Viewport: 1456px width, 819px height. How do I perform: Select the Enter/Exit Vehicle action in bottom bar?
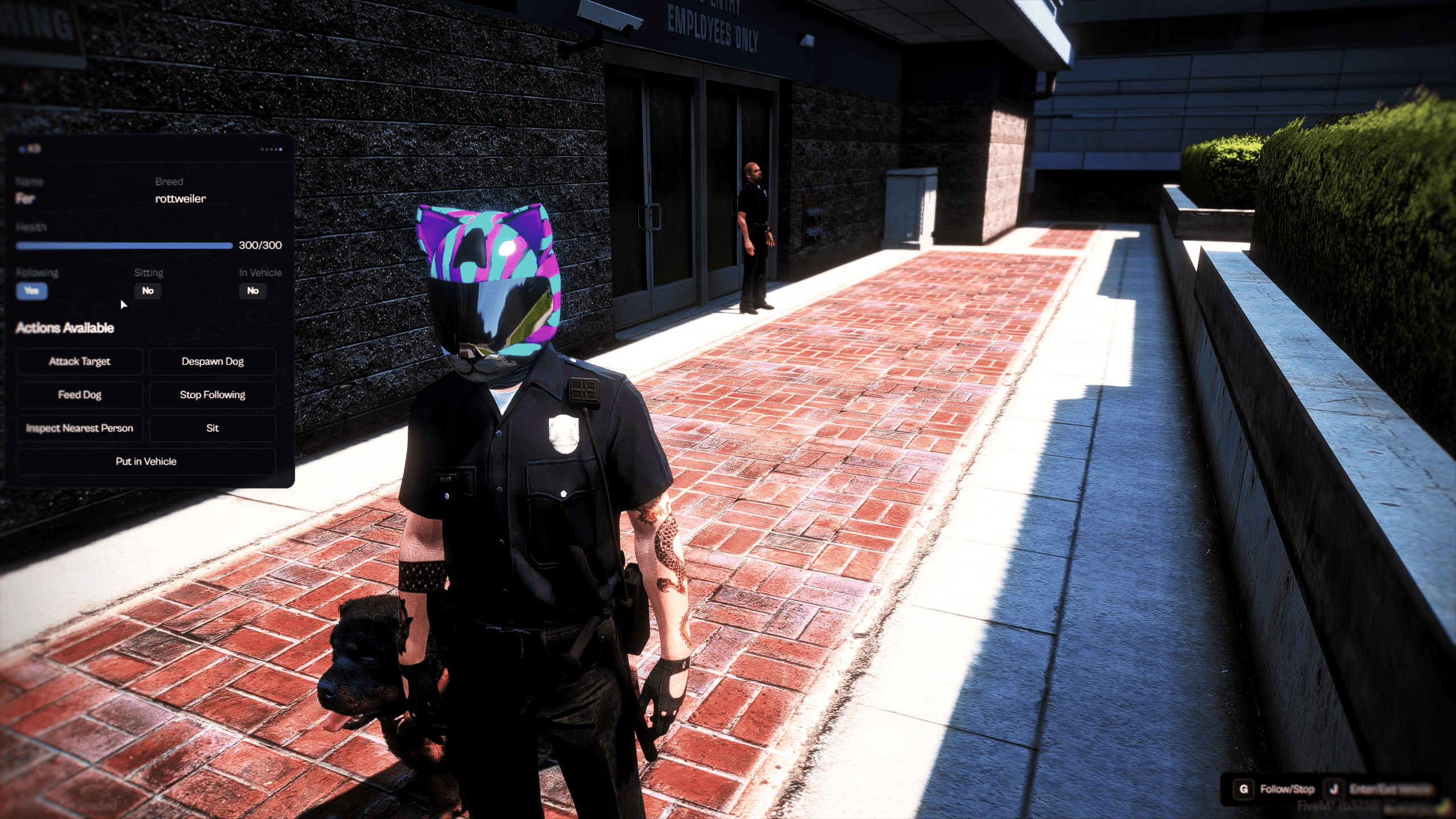(x=1399, y=789)
